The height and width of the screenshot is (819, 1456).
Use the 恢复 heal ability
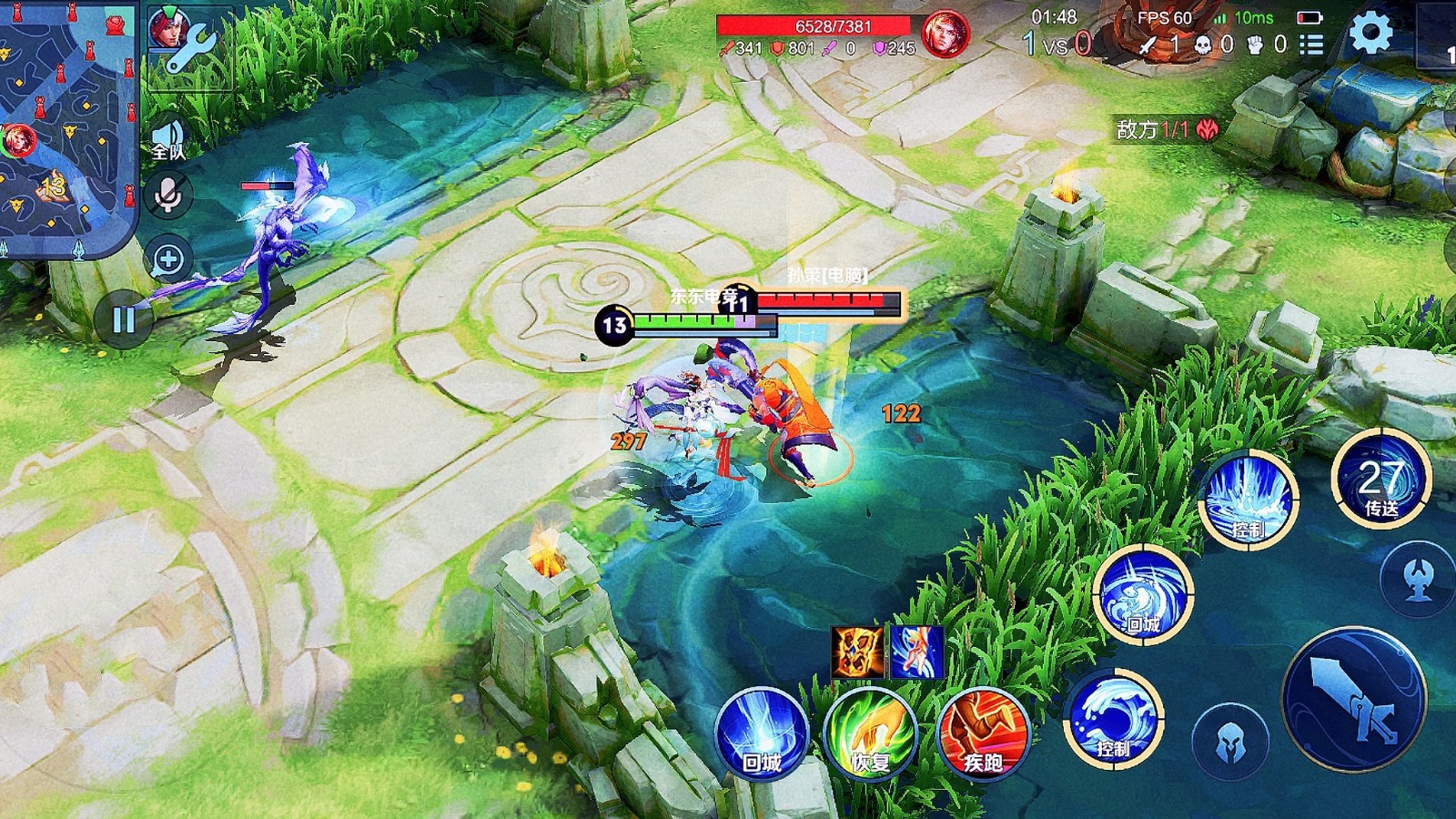[870, 735]
